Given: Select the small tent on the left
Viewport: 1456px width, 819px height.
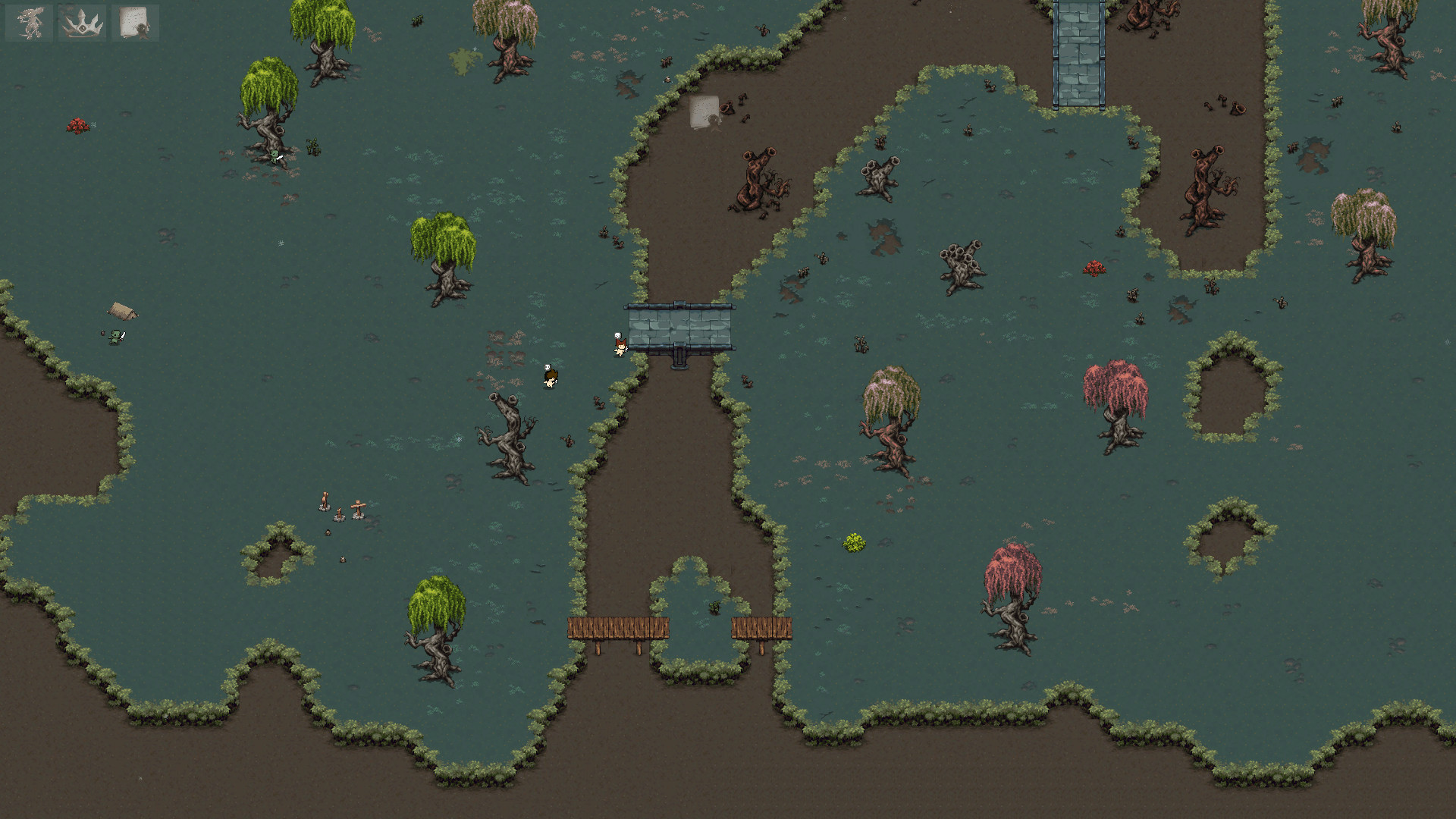Looking at the screenshot, I should pyautogui.click(x=121, y=311).
